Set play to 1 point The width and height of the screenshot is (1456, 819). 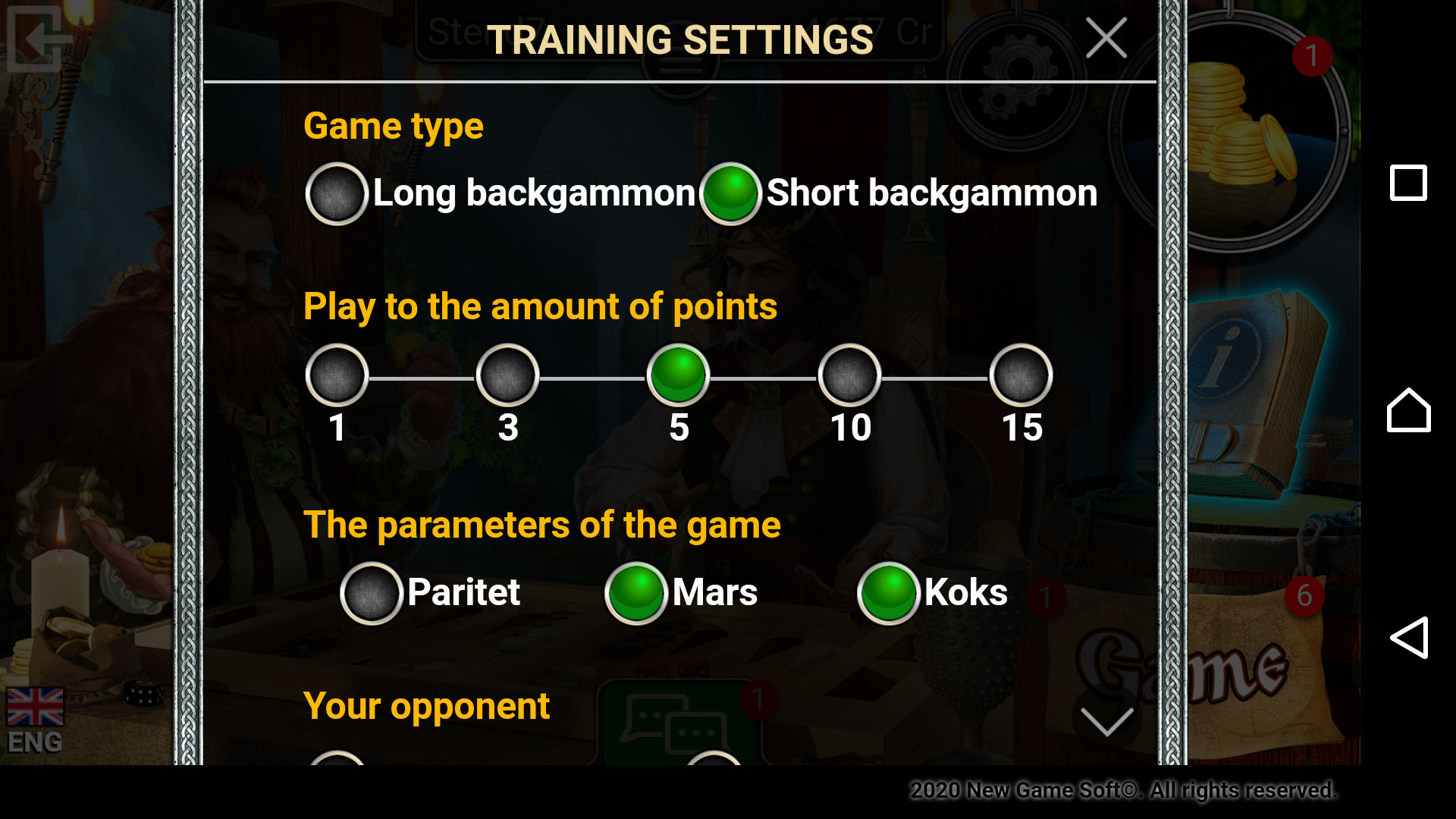coord(337,375)
